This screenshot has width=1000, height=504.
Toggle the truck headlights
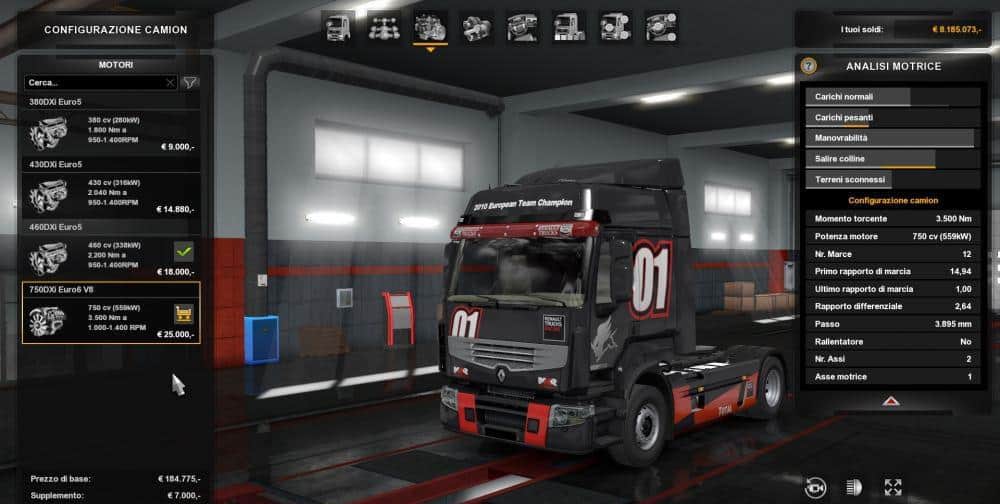click(855, 486)
